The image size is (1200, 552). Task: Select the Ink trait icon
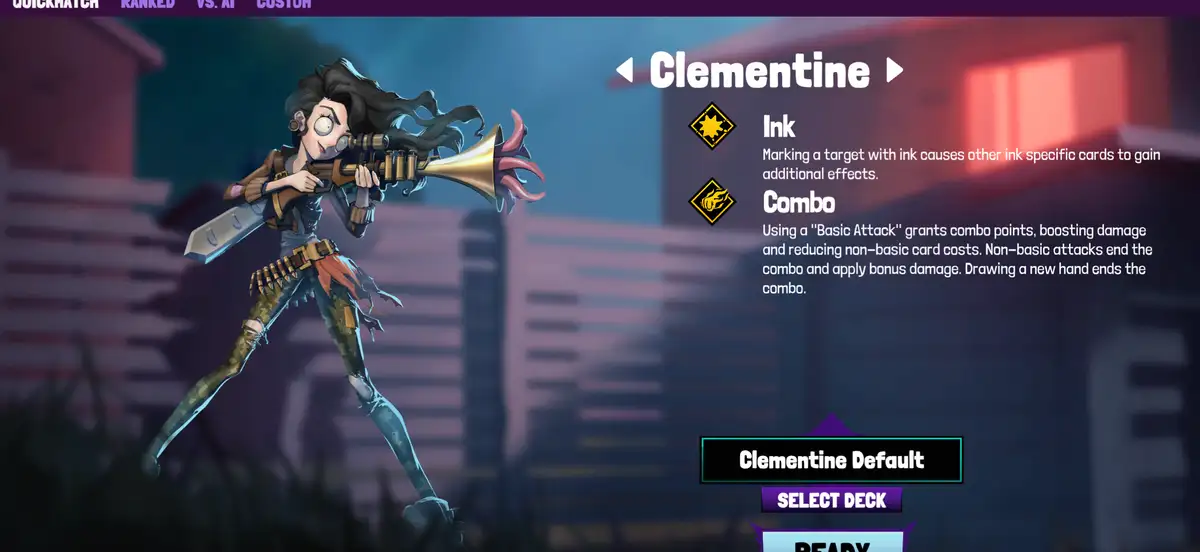(712, 127)
